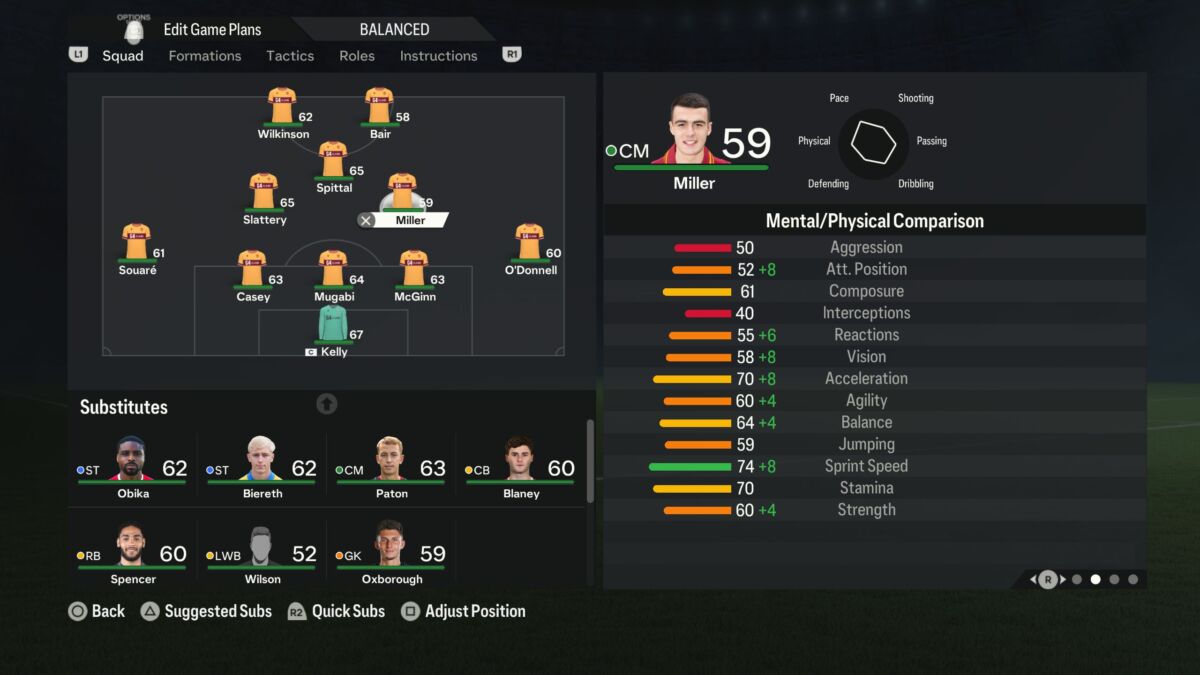Choose substitute Obika
Screen dimensions: 1200x675
132,466
